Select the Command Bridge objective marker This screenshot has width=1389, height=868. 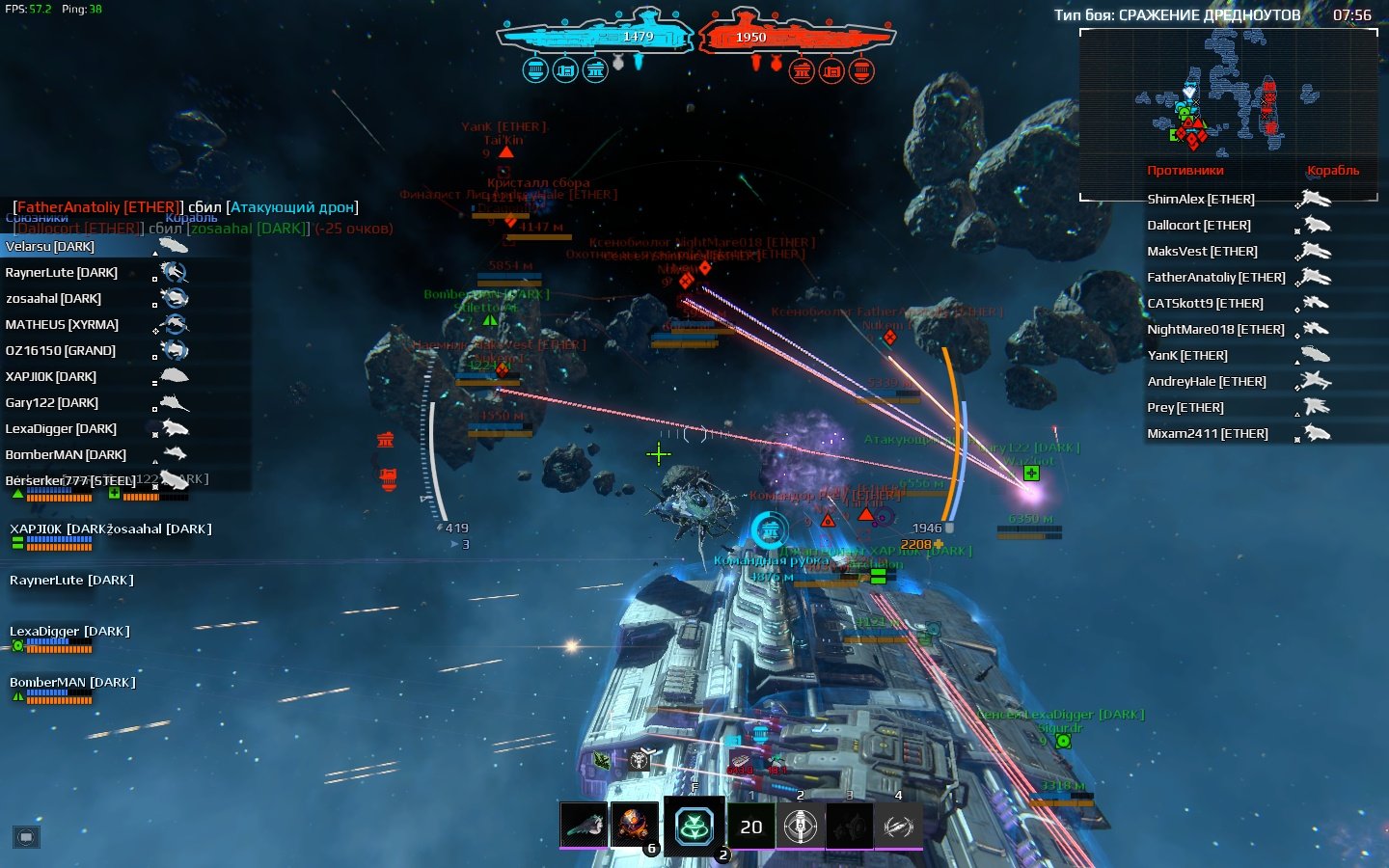click(770, 529)
